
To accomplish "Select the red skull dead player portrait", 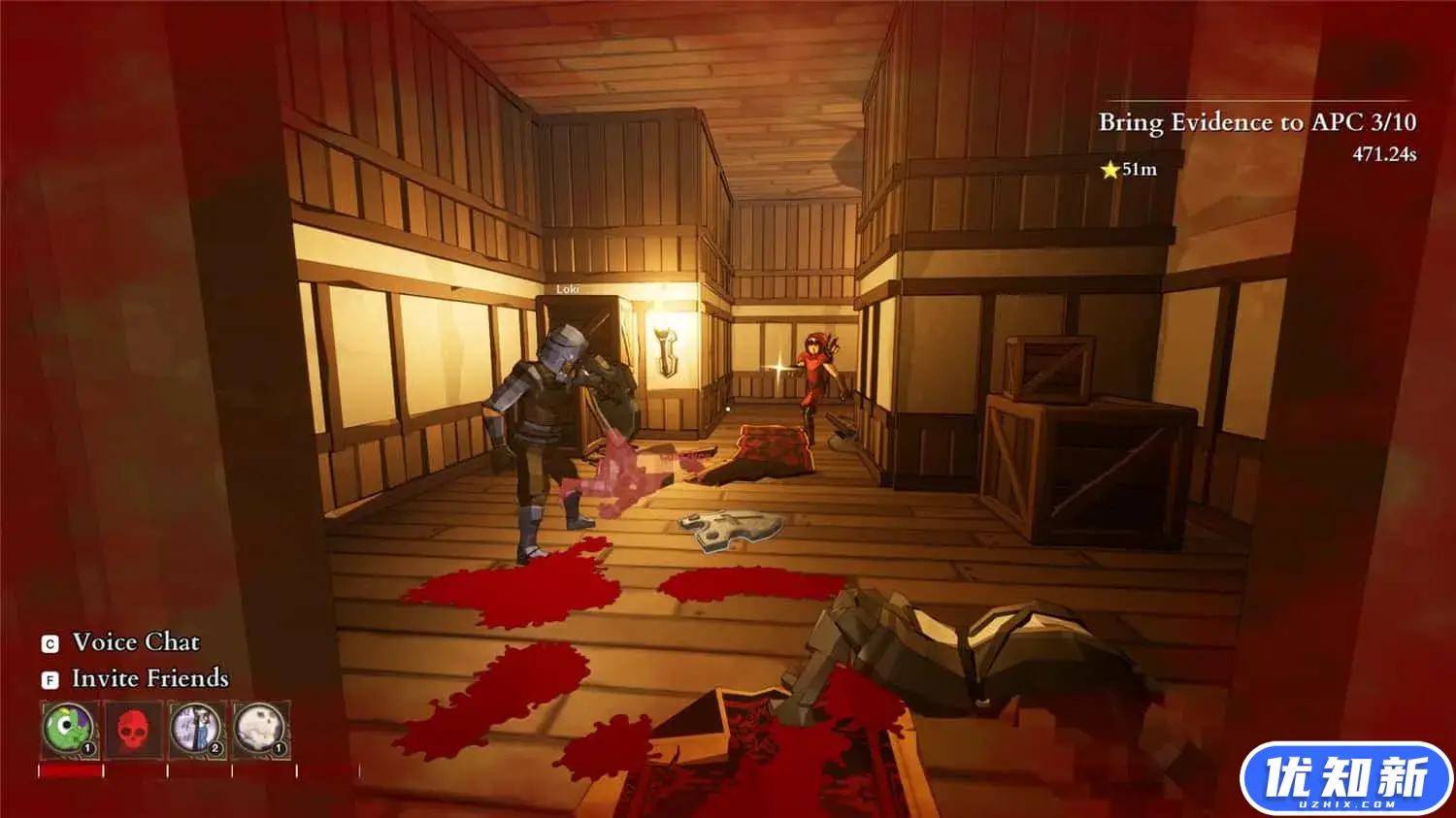I will (x=133, y=730).
